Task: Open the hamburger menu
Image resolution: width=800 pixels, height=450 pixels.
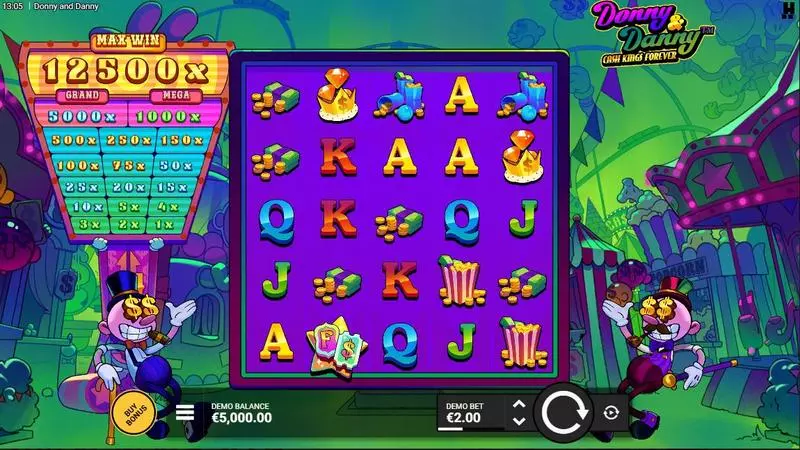Action: pyautogui.click(x=185, y=411)
